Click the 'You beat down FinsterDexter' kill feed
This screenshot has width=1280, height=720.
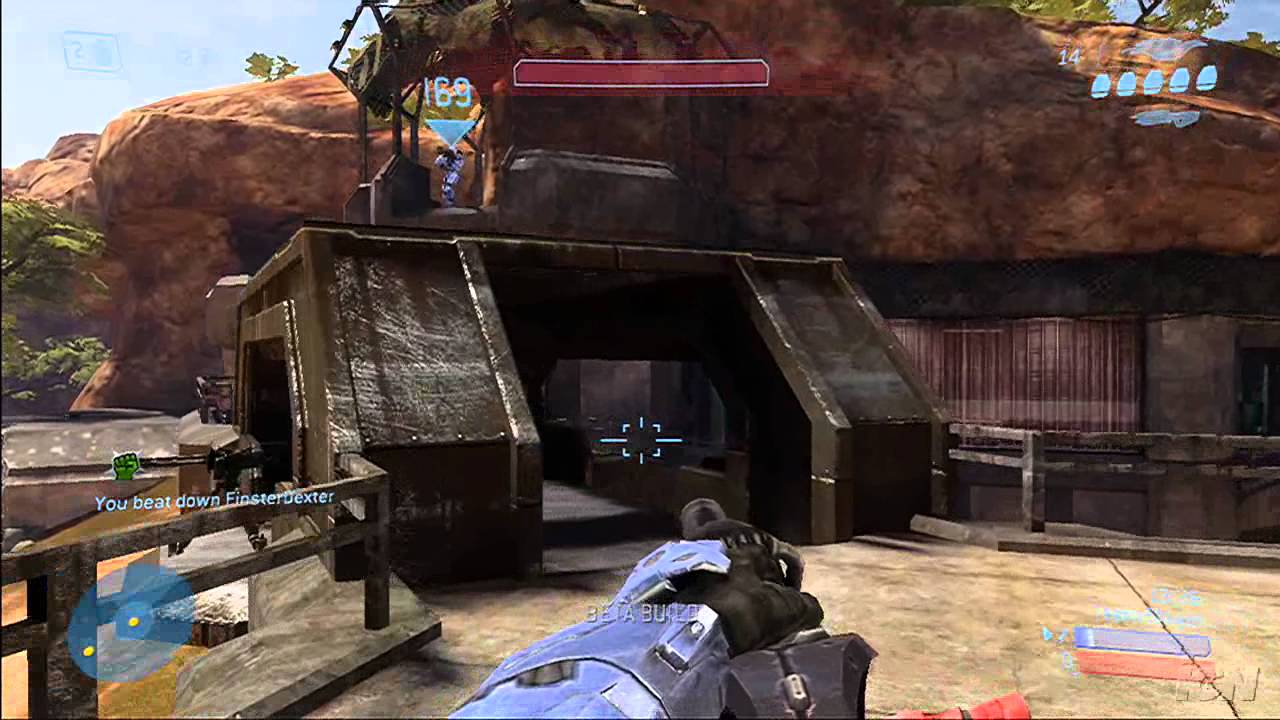point(215,497)
